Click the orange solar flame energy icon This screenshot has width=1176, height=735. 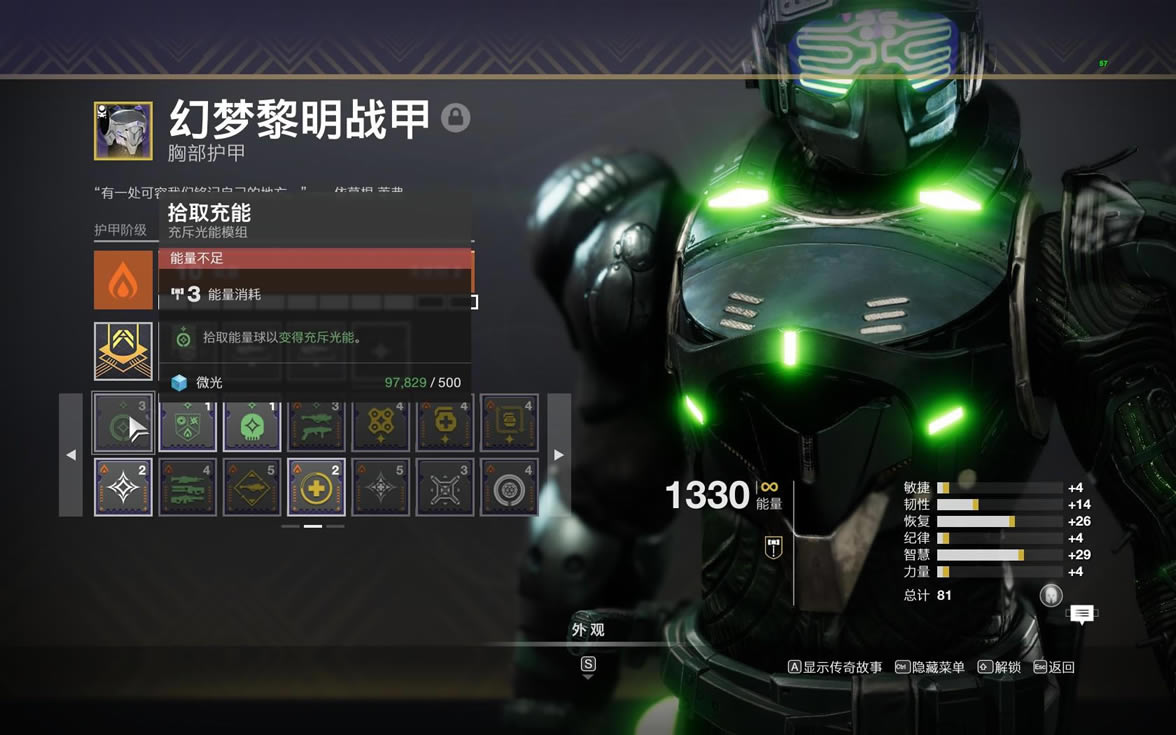123,280
